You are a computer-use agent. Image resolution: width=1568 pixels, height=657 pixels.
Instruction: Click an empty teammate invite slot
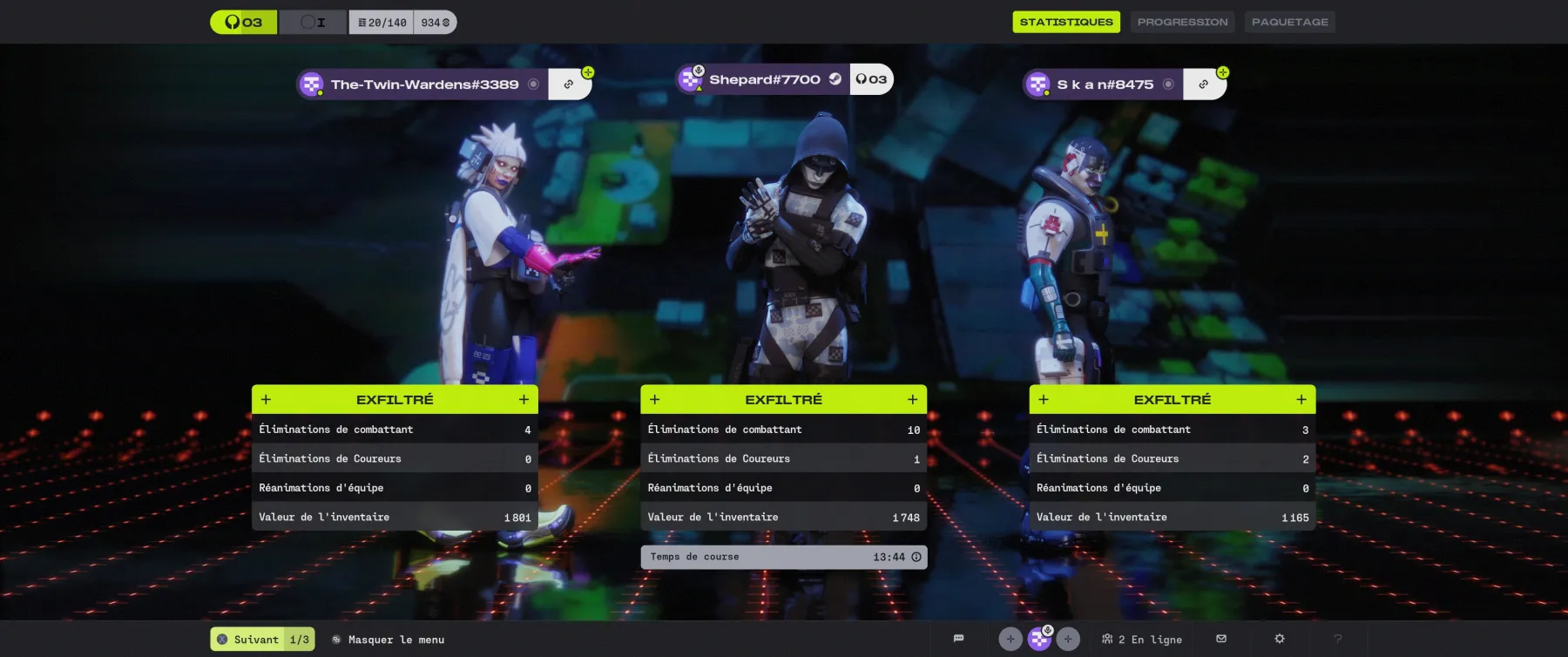coord(1010,638)
